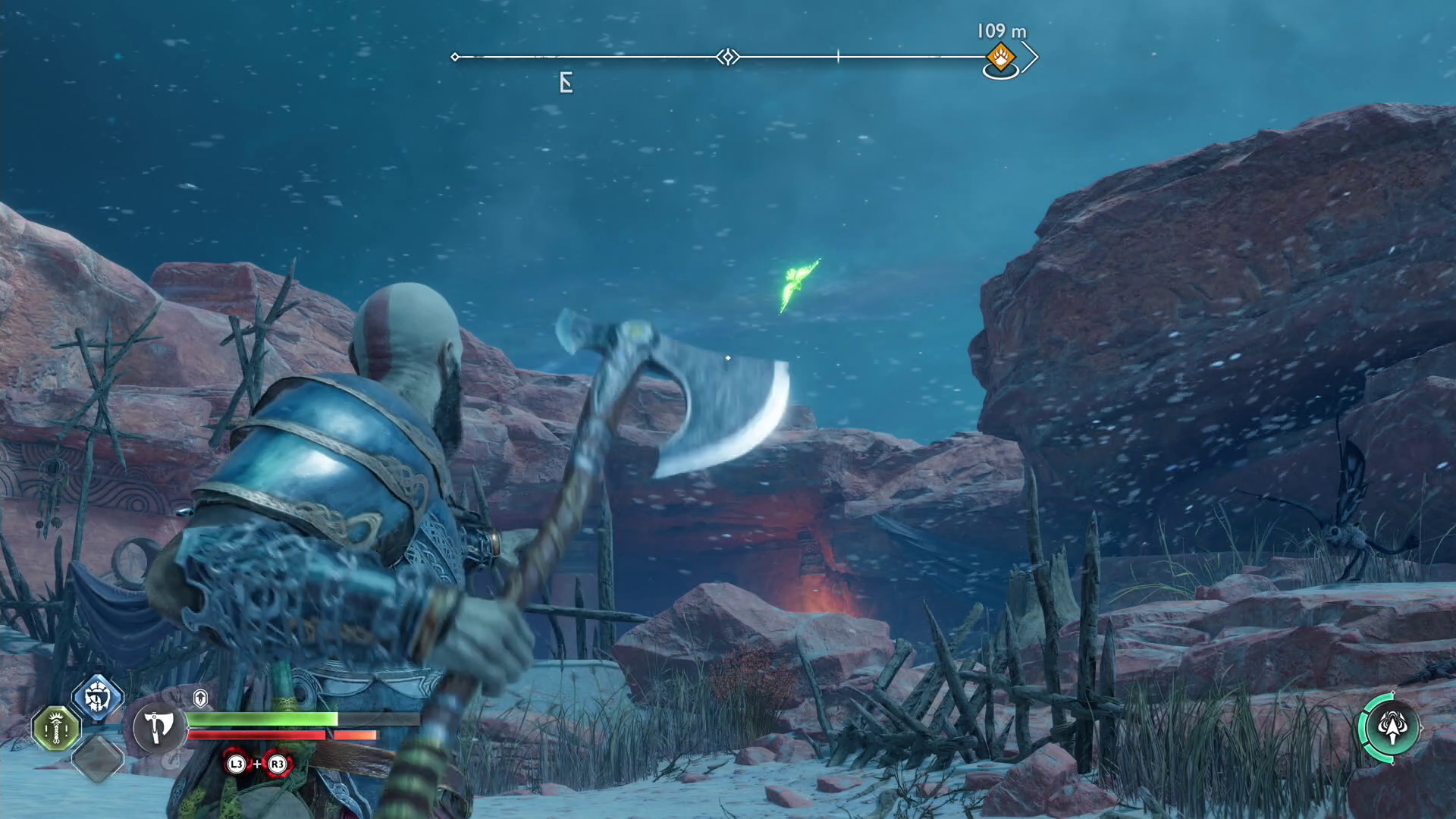Select the Leviathan Axe weapon icon
Screen dimensions: 1456x819
(x=158, y=728)
